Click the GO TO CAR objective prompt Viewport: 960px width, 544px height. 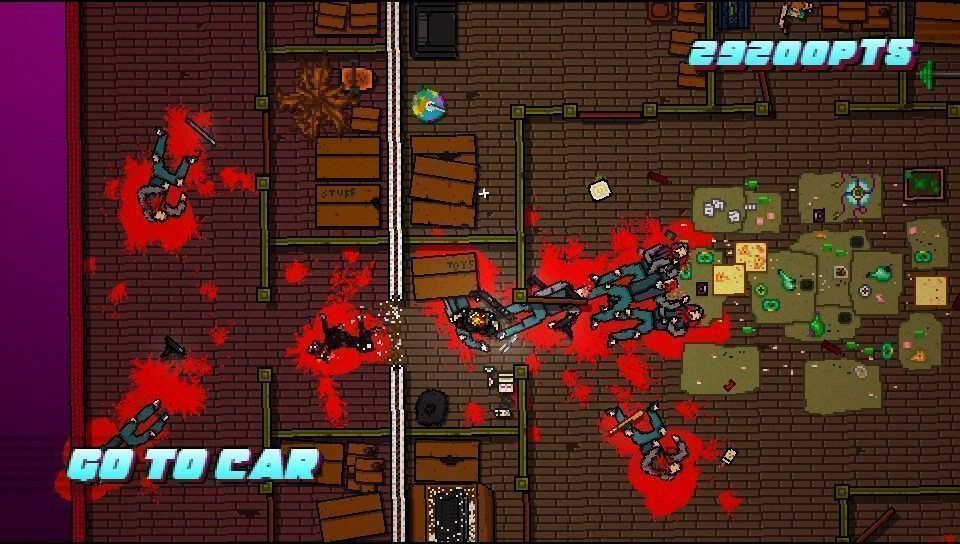pyautogui.click(x=193, y=464)
